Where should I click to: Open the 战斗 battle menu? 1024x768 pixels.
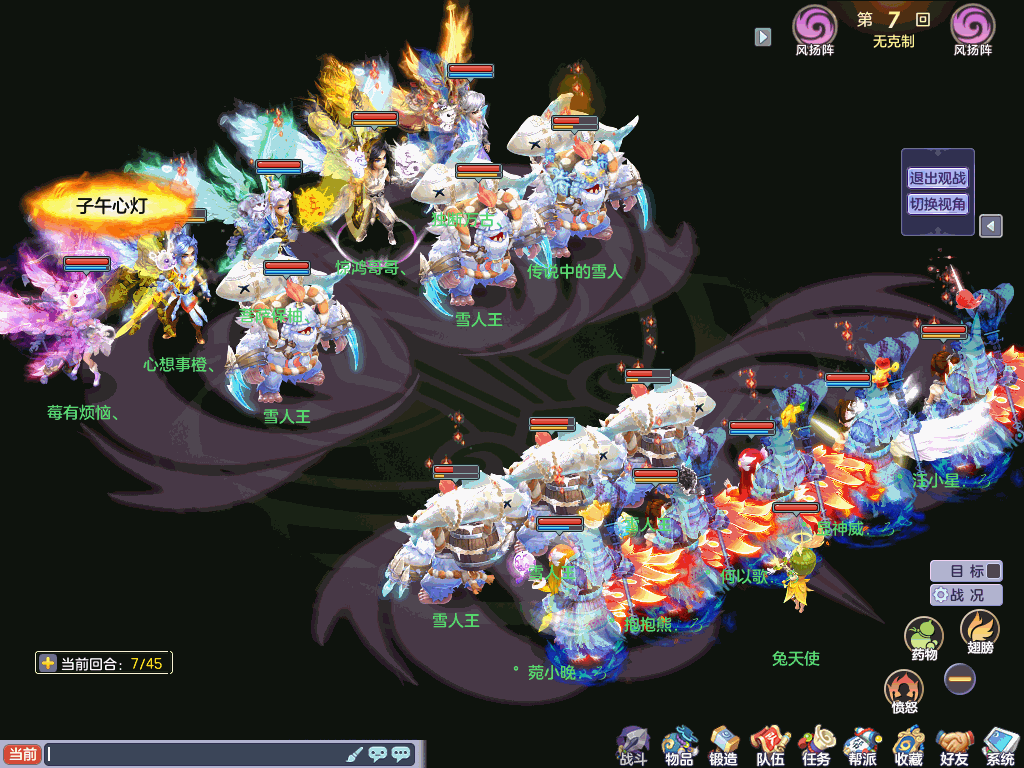tap(633, 745)
